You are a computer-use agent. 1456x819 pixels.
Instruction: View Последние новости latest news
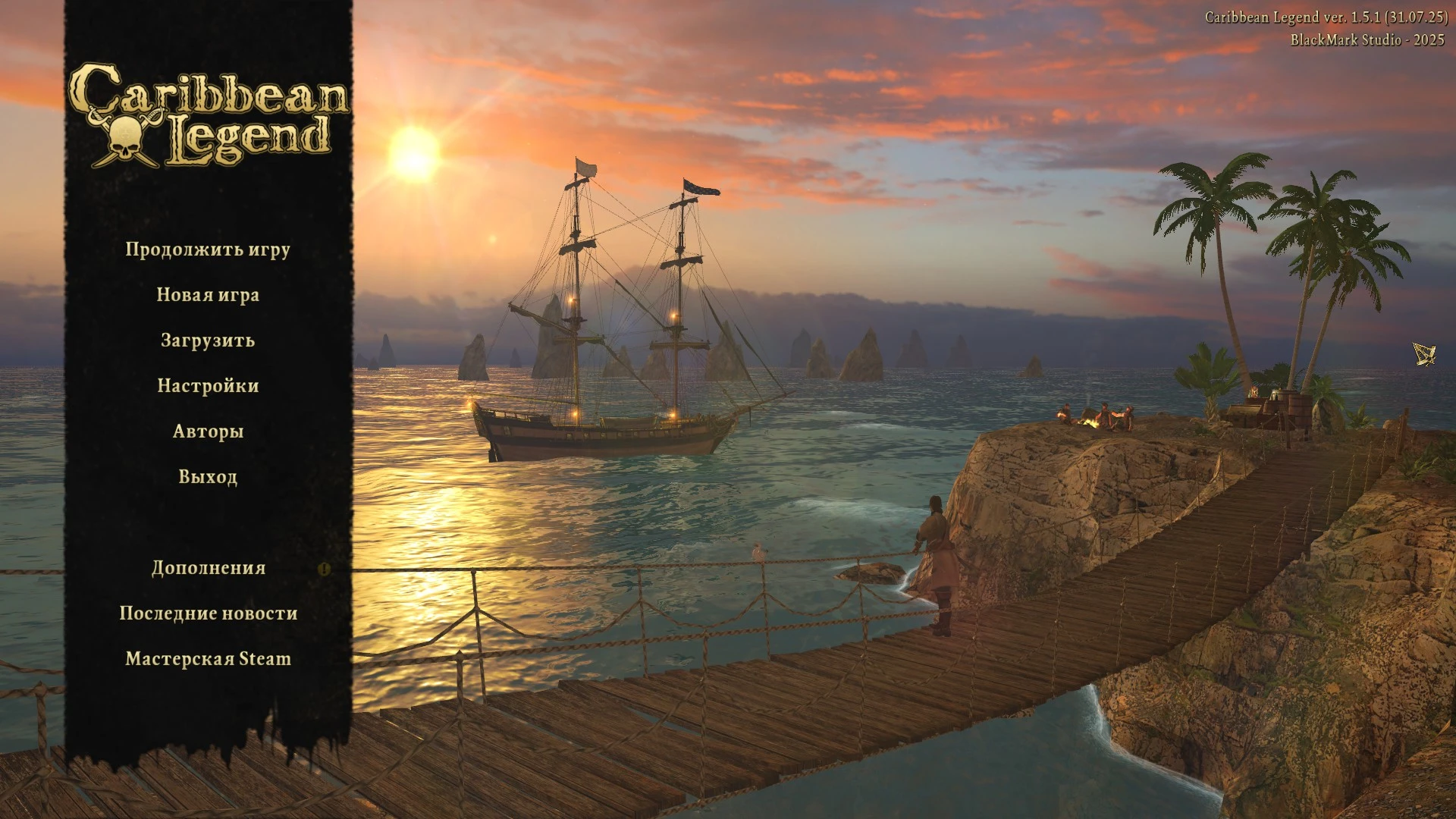point(209,613)
